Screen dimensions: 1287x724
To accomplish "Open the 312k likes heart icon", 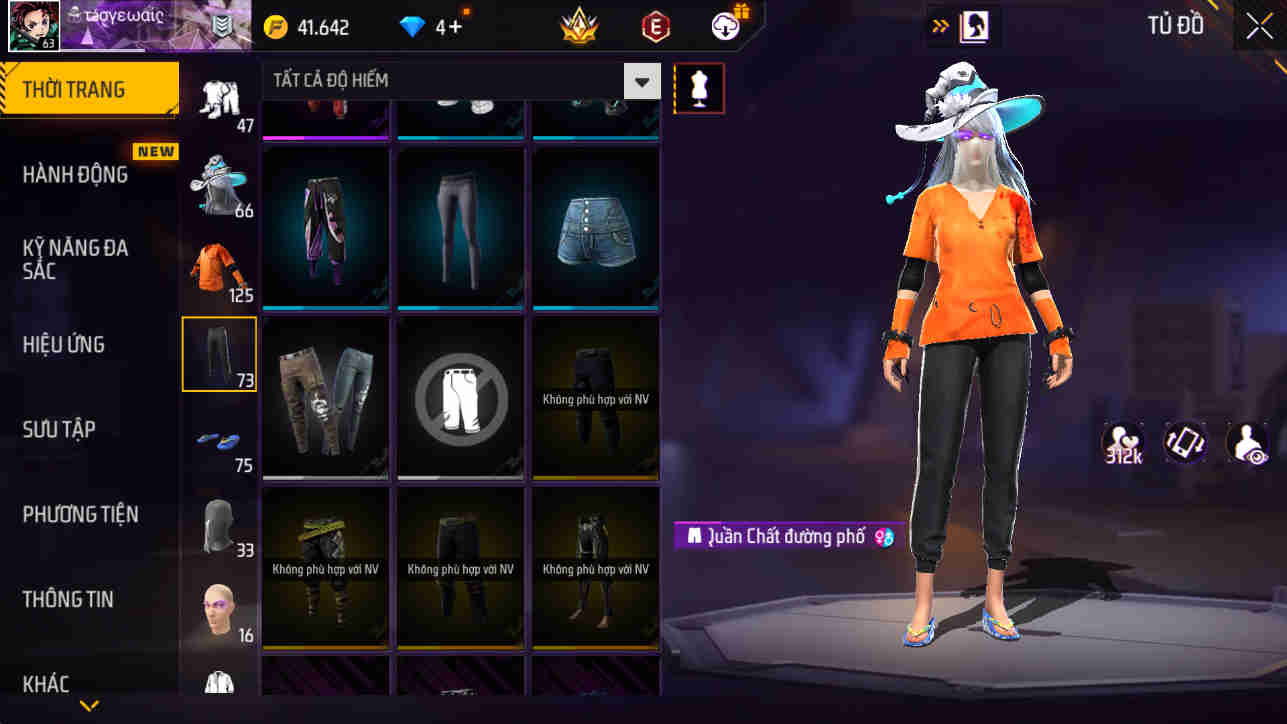I will [x=1122, y=443].
